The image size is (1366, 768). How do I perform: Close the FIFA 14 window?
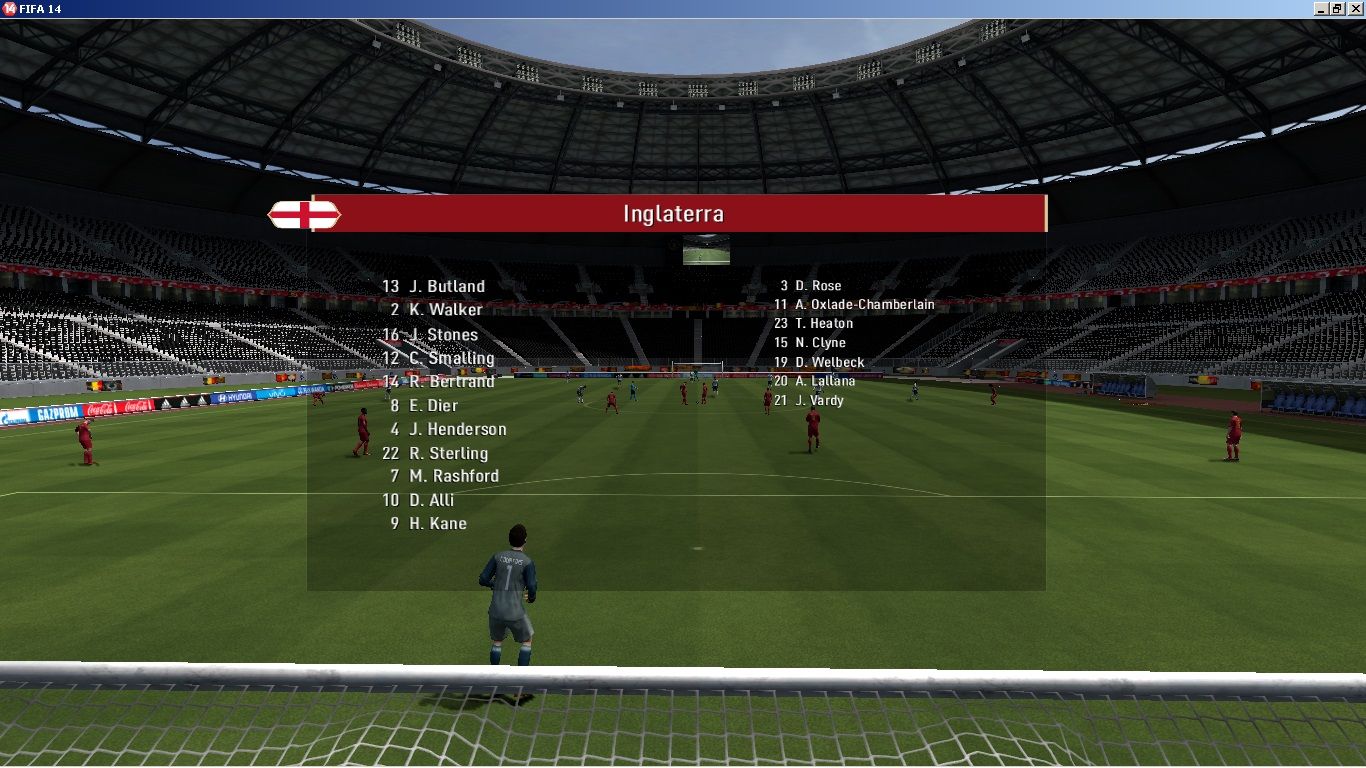(x=1355, y=8)
